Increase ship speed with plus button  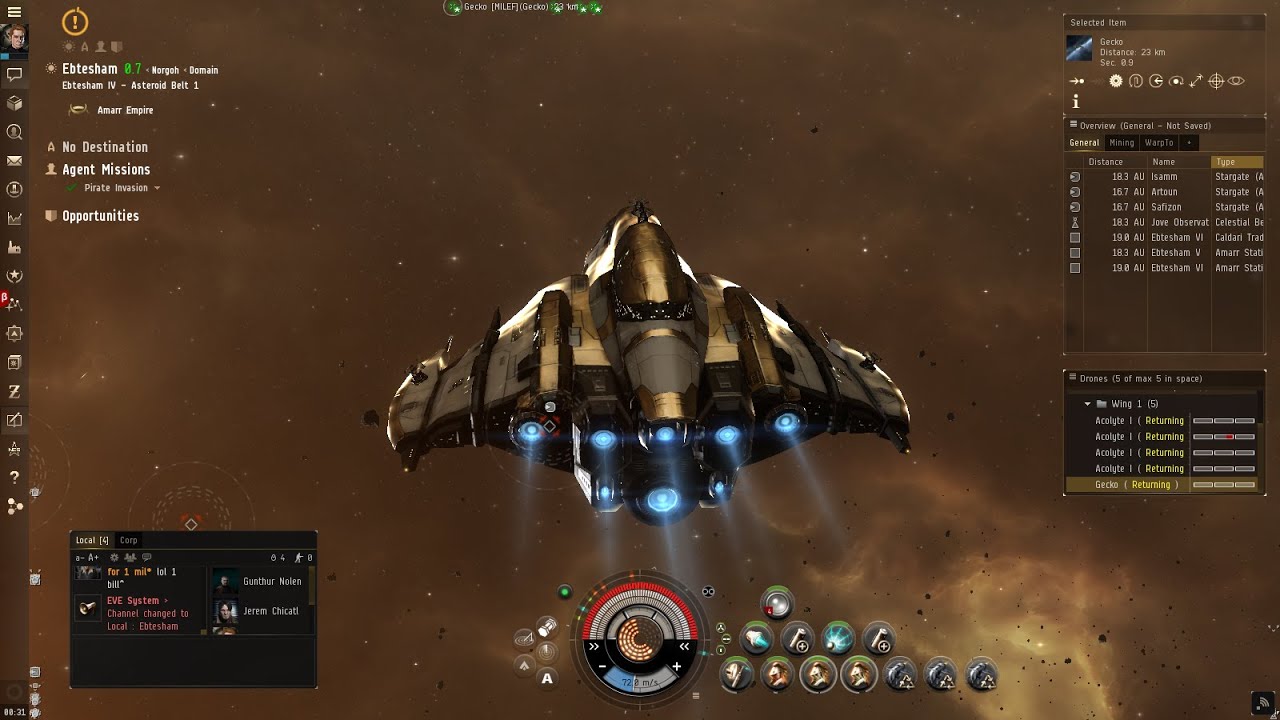677,666
